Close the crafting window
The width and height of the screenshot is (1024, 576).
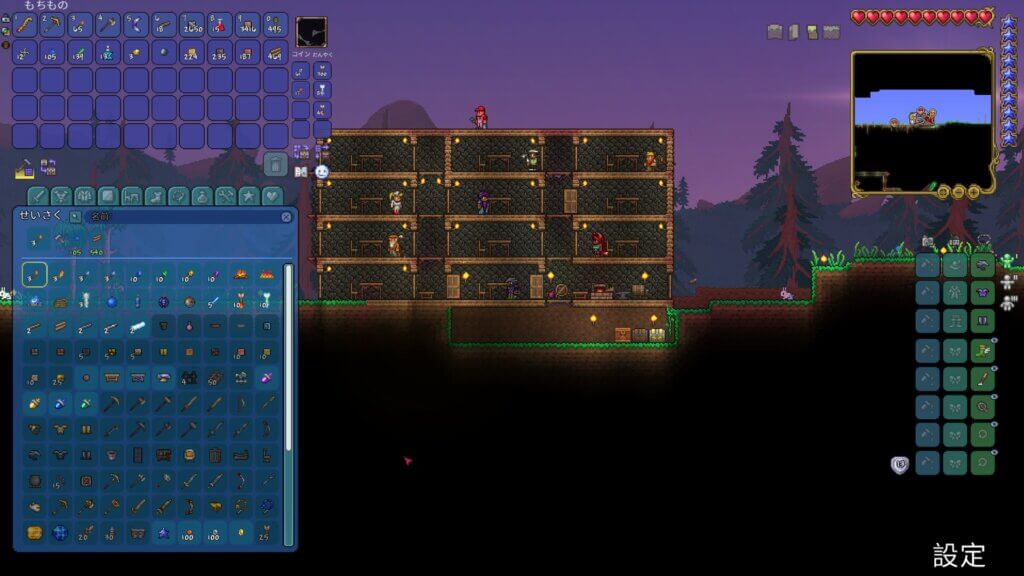point(286,216)
